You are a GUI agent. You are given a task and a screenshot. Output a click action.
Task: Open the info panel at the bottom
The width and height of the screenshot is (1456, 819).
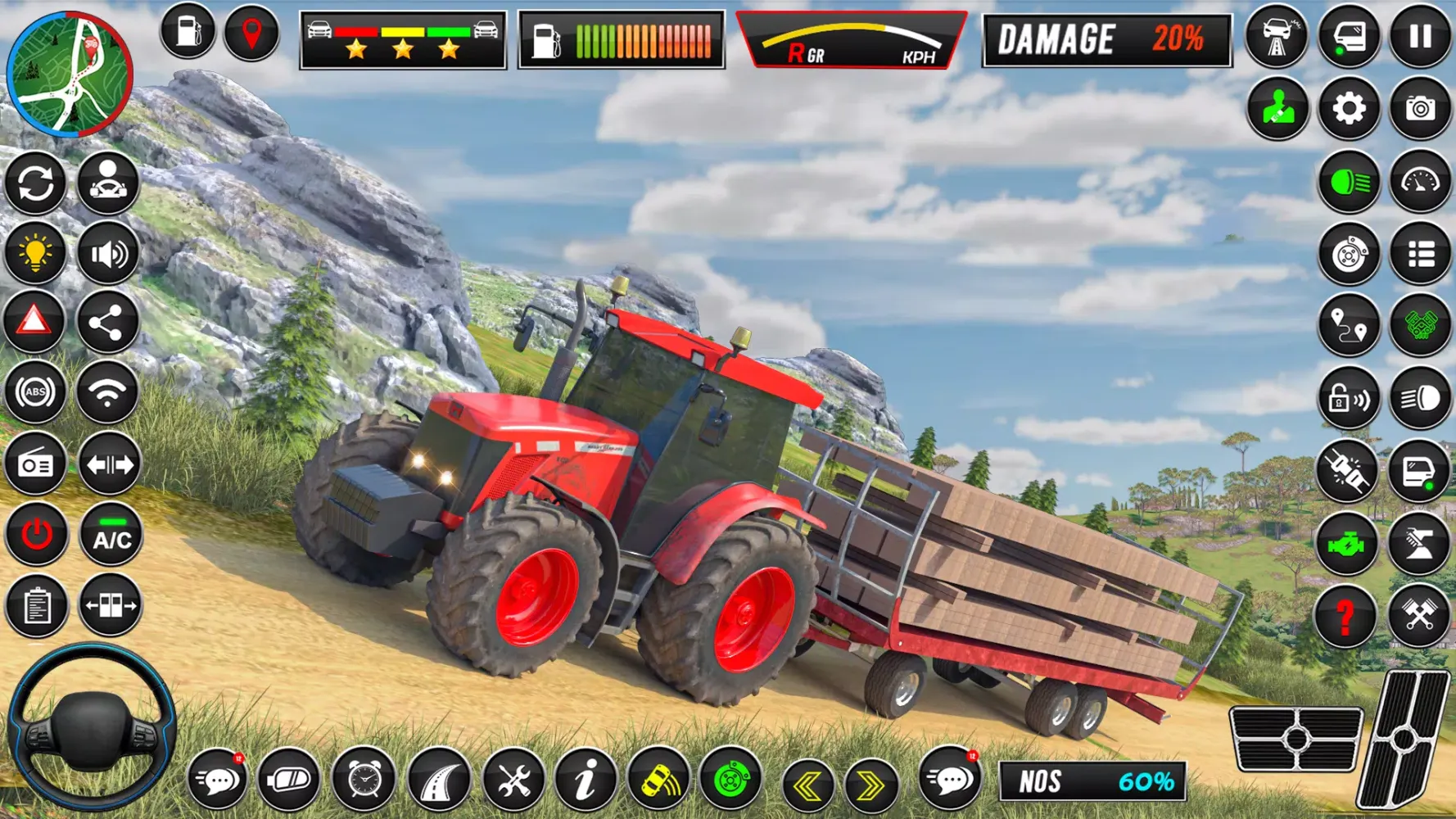[586, 781]
